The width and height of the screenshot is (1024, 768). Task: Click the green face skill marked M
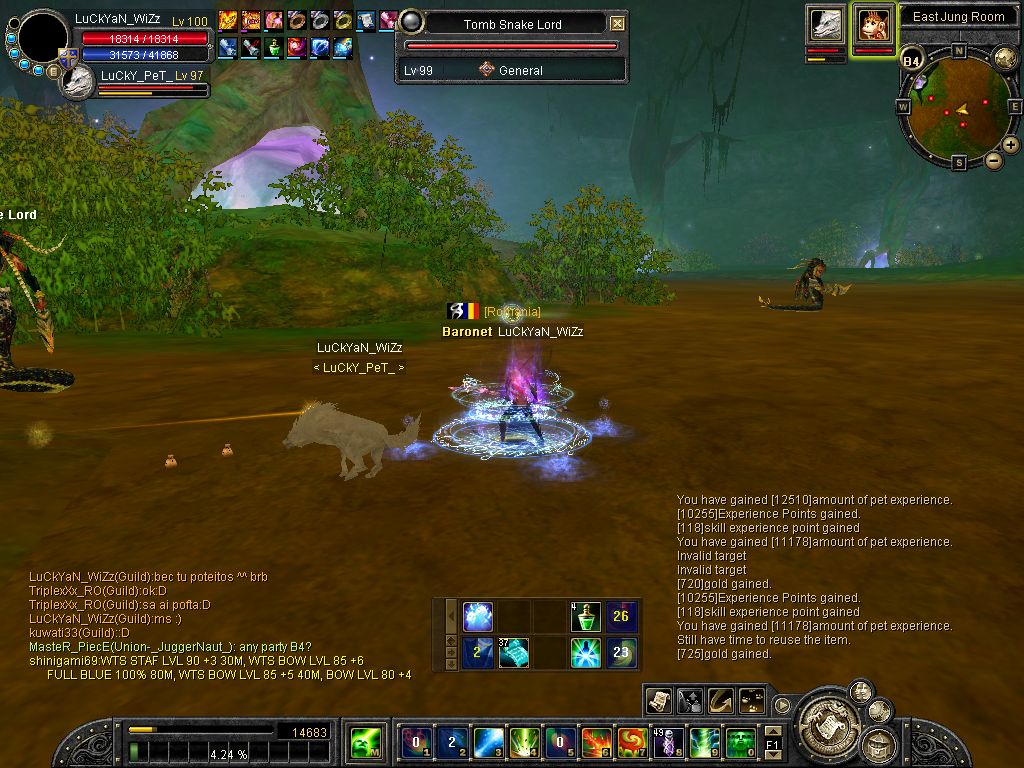(x=364, y=742)
